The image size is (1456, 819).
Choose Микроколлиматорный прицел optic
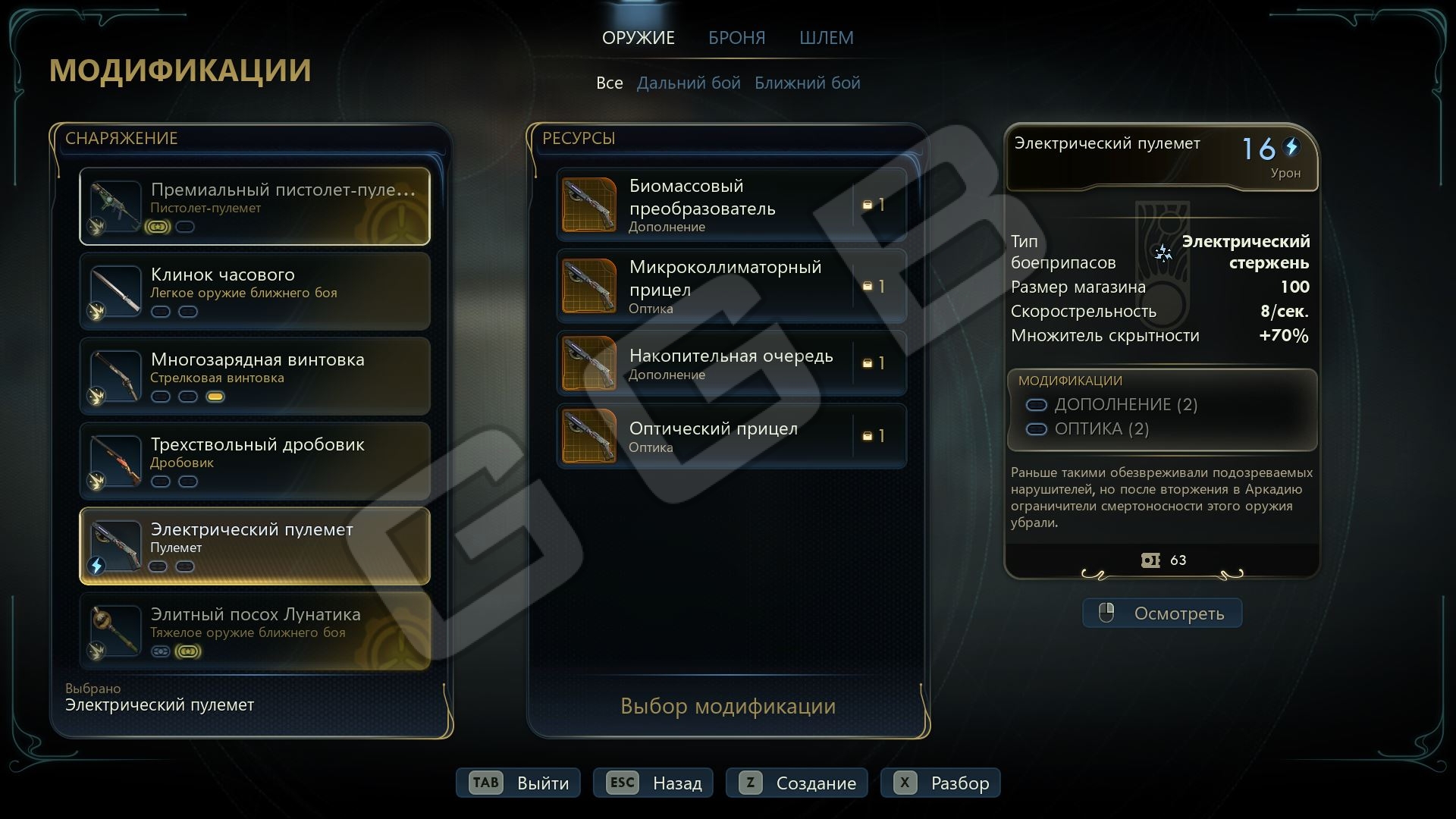click(x=731, y=287)
